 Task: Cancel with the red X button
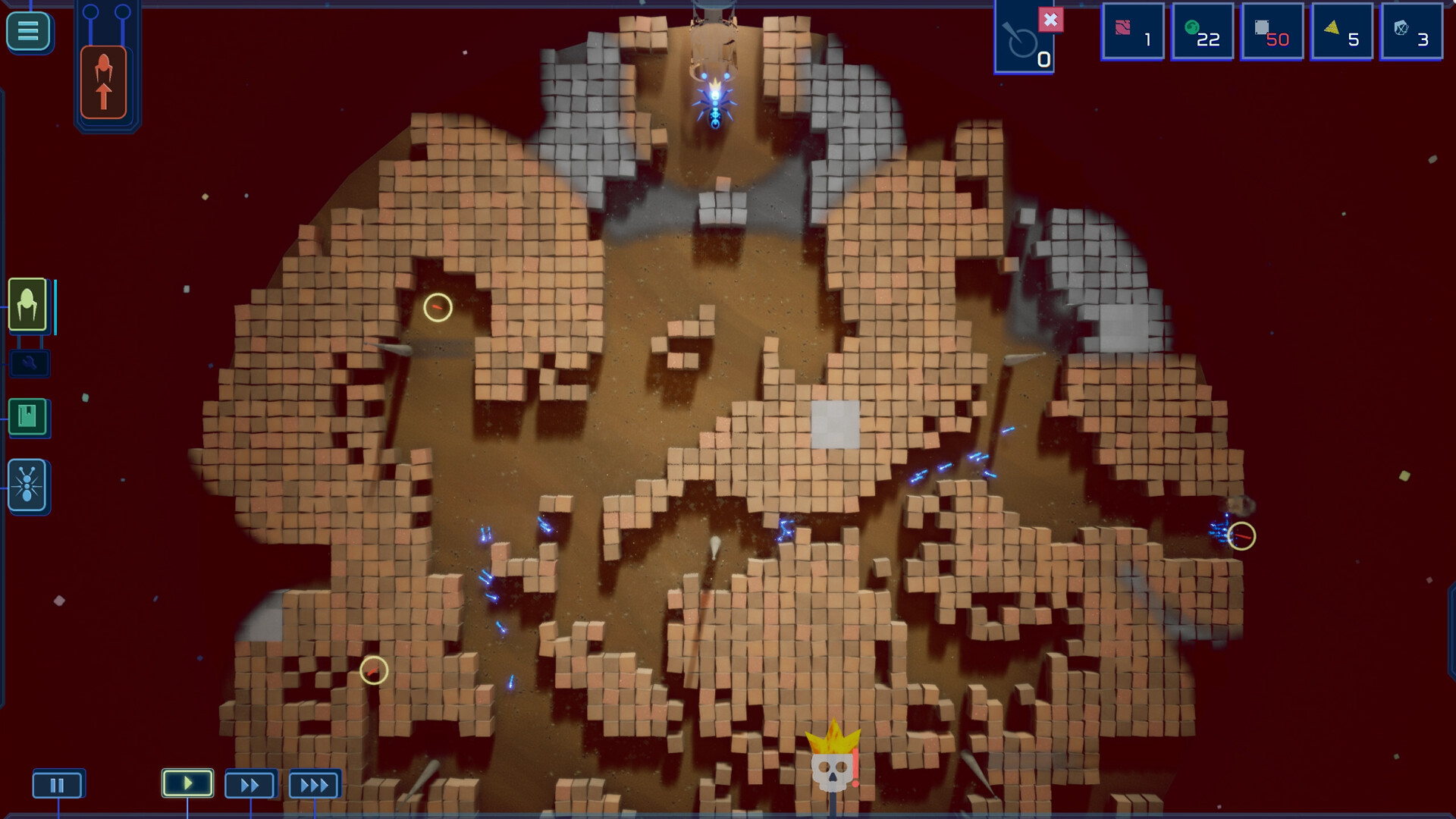(1050, 20)
